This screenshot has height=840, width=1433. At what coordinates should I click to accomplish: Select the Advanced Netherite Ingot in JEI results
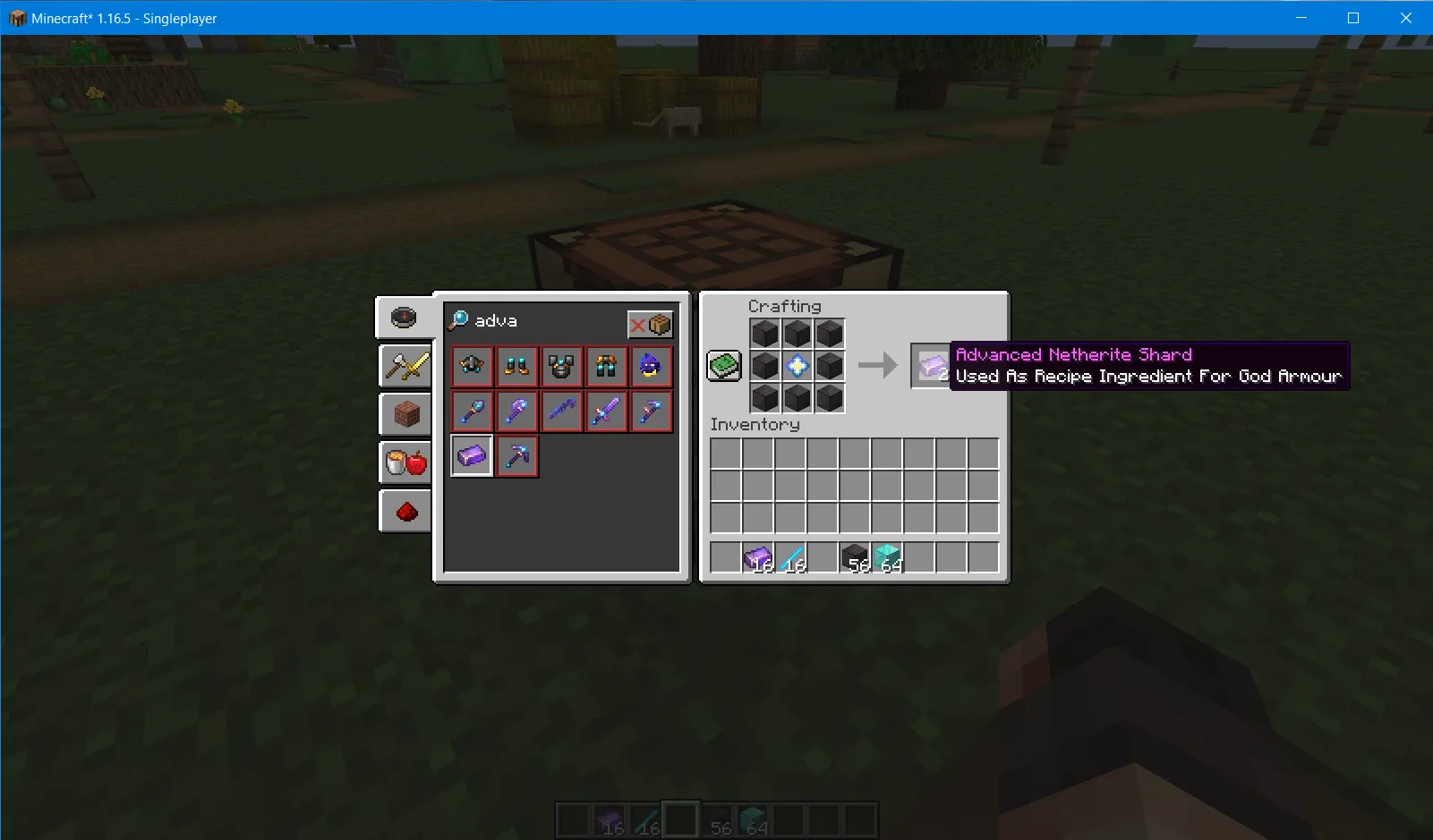point(472,455)
